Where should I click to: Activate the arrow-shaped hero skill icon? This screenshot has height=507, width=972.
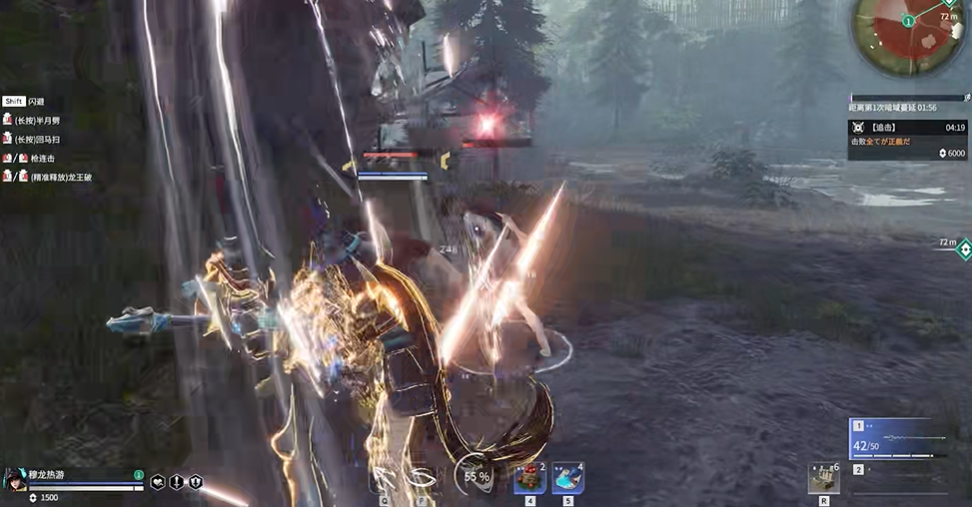[x=385, y=478]
